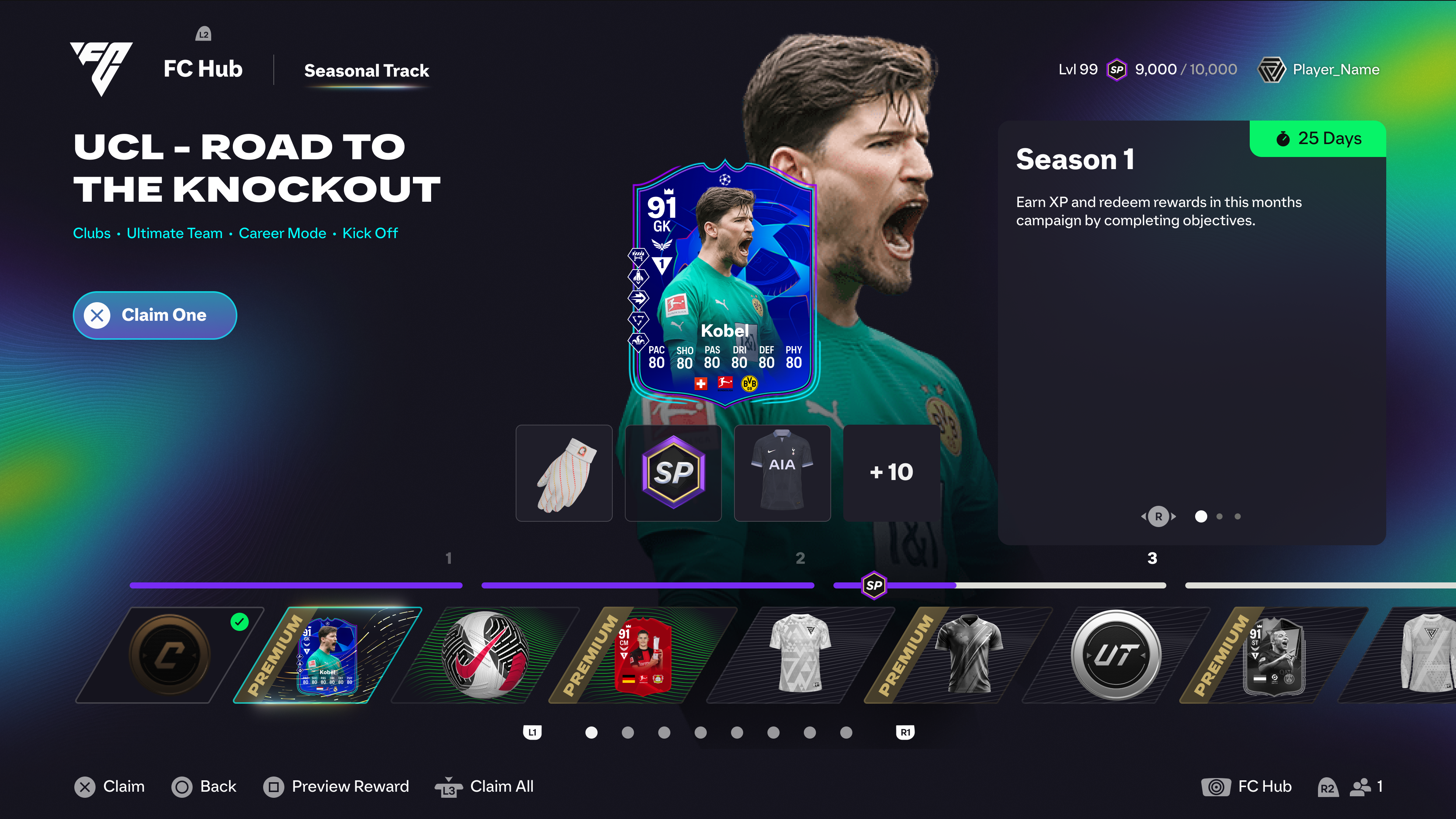The image size is (1456, 819).
Task: Select the premium Kobel card track reward
Action: point(328,655)
